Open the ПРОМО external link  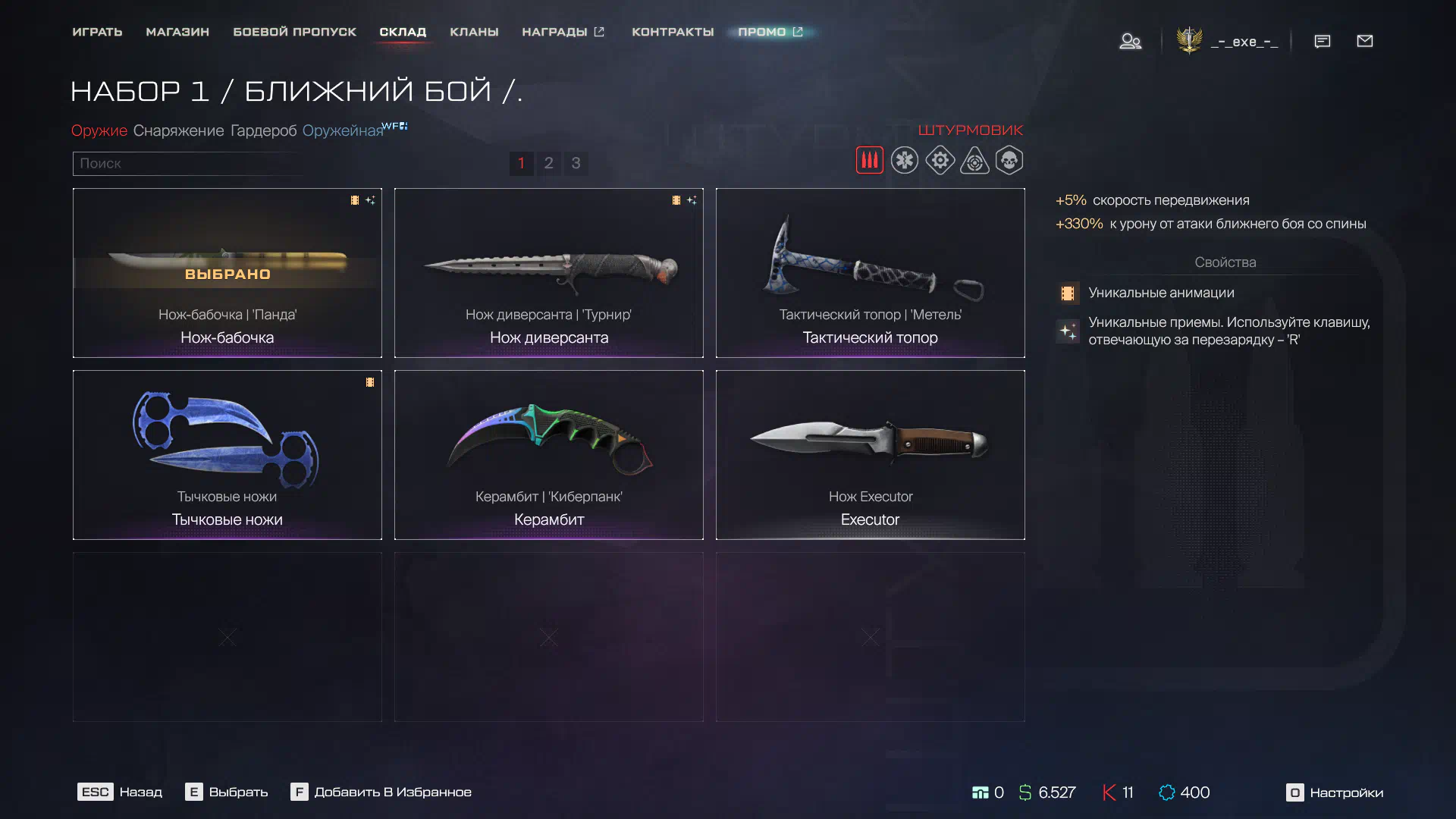770,32
